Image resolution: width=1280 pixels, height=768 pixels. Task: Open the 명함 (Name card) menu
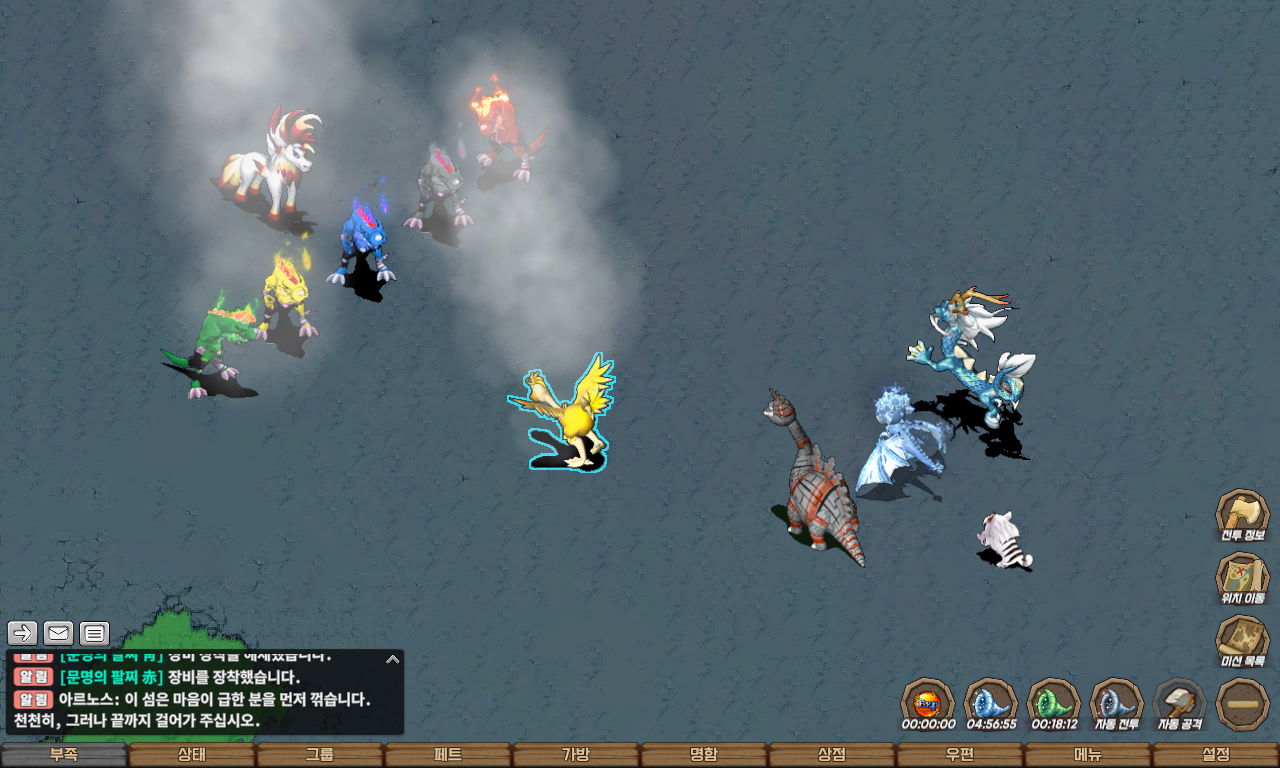[703, 755]
